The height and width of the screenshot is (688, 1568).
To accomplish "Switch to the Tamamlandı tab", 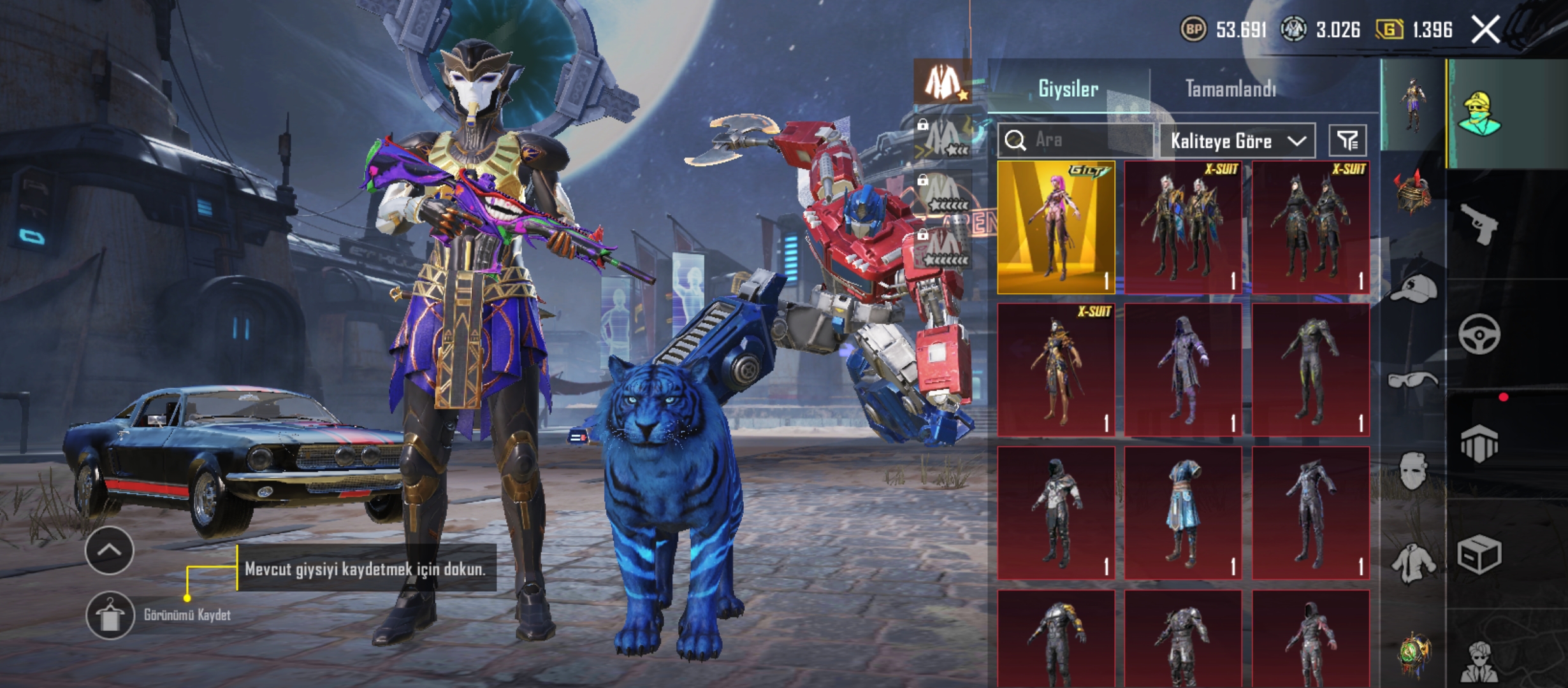I will click(1230, 89).
